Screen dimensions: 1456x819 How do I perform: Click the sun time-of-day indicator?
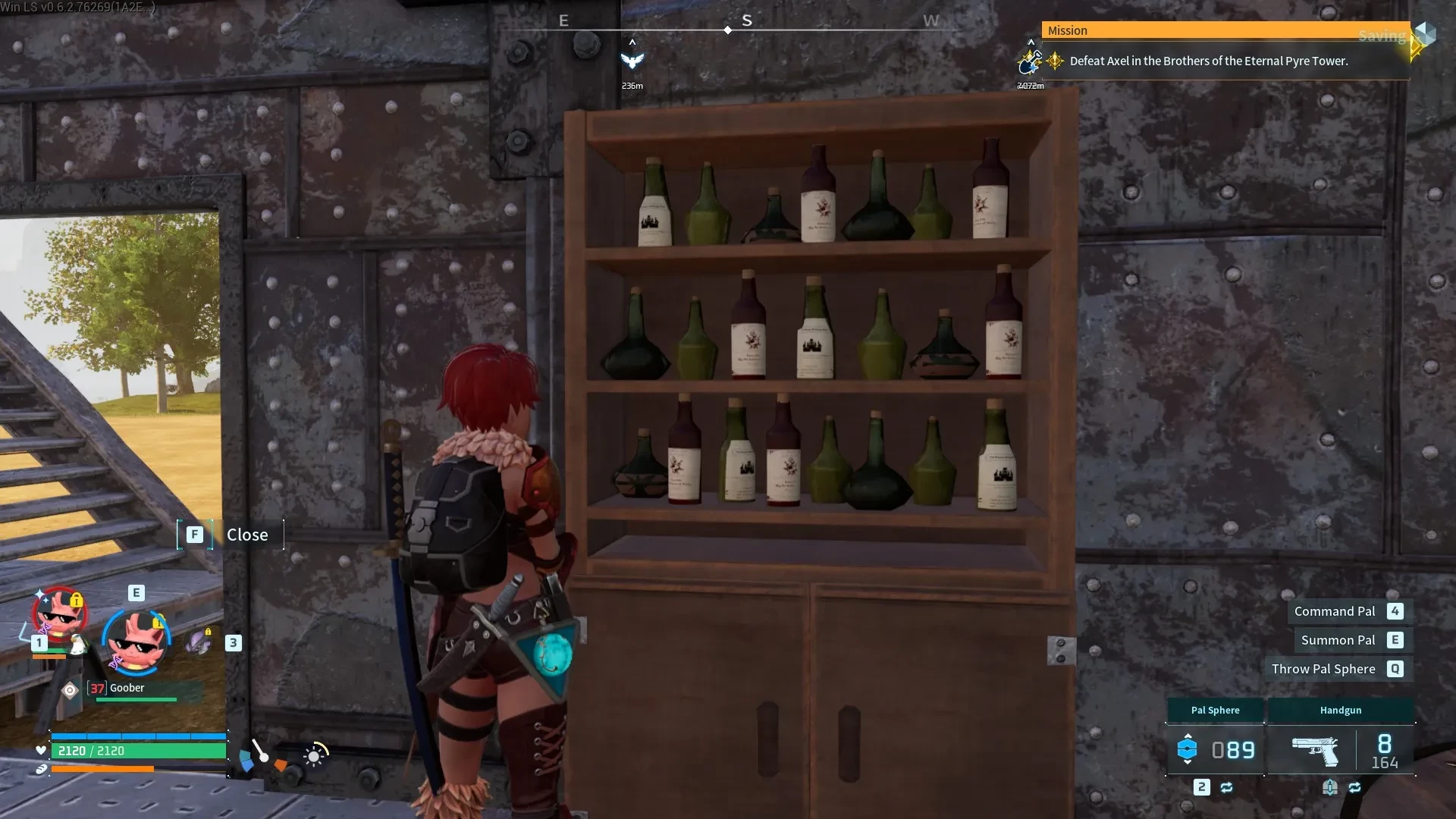[x=315, y=755]
